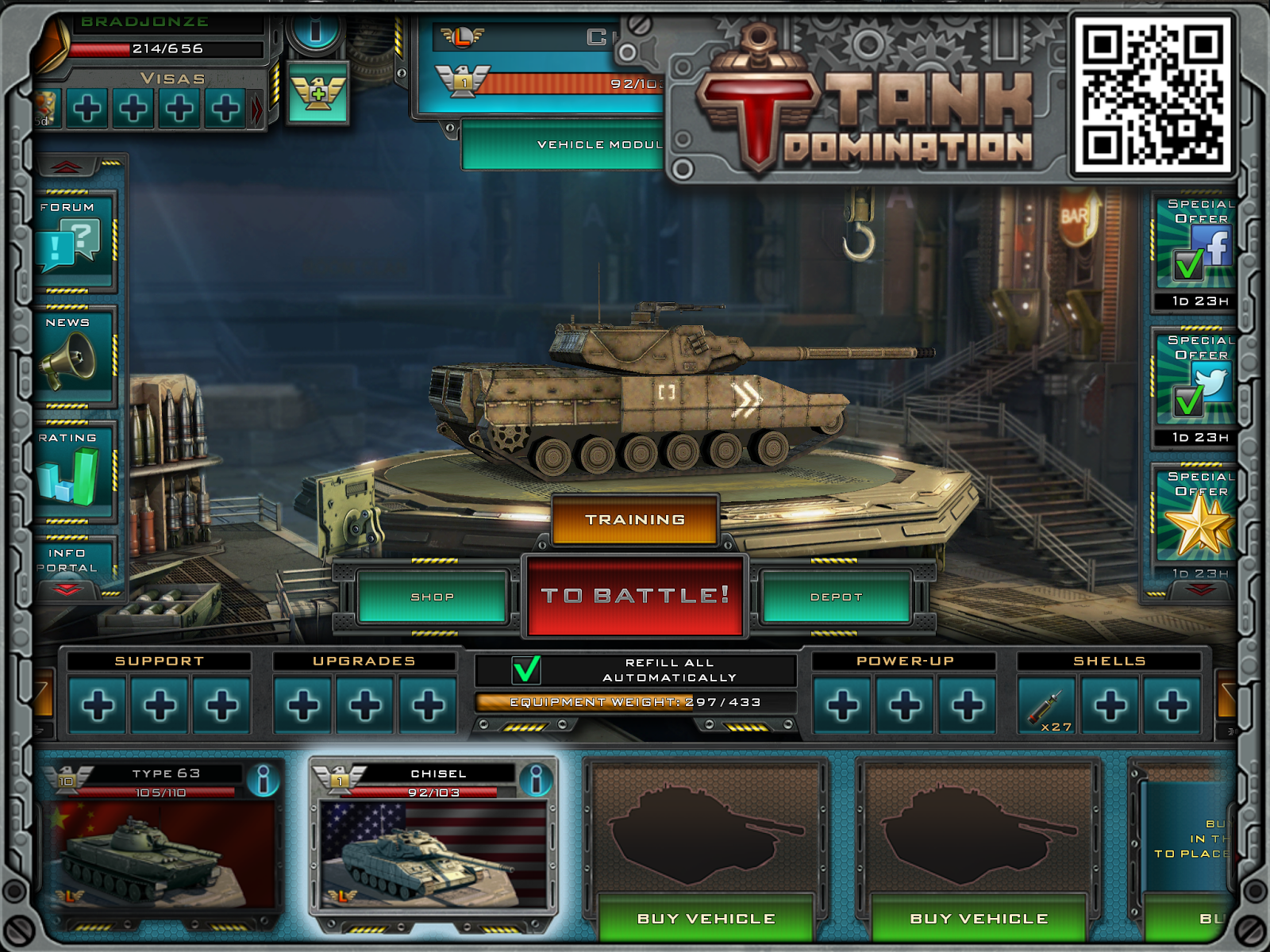Open the Training mode
This screenshot has height=952, width=1270.
click(x=635, y=520)
